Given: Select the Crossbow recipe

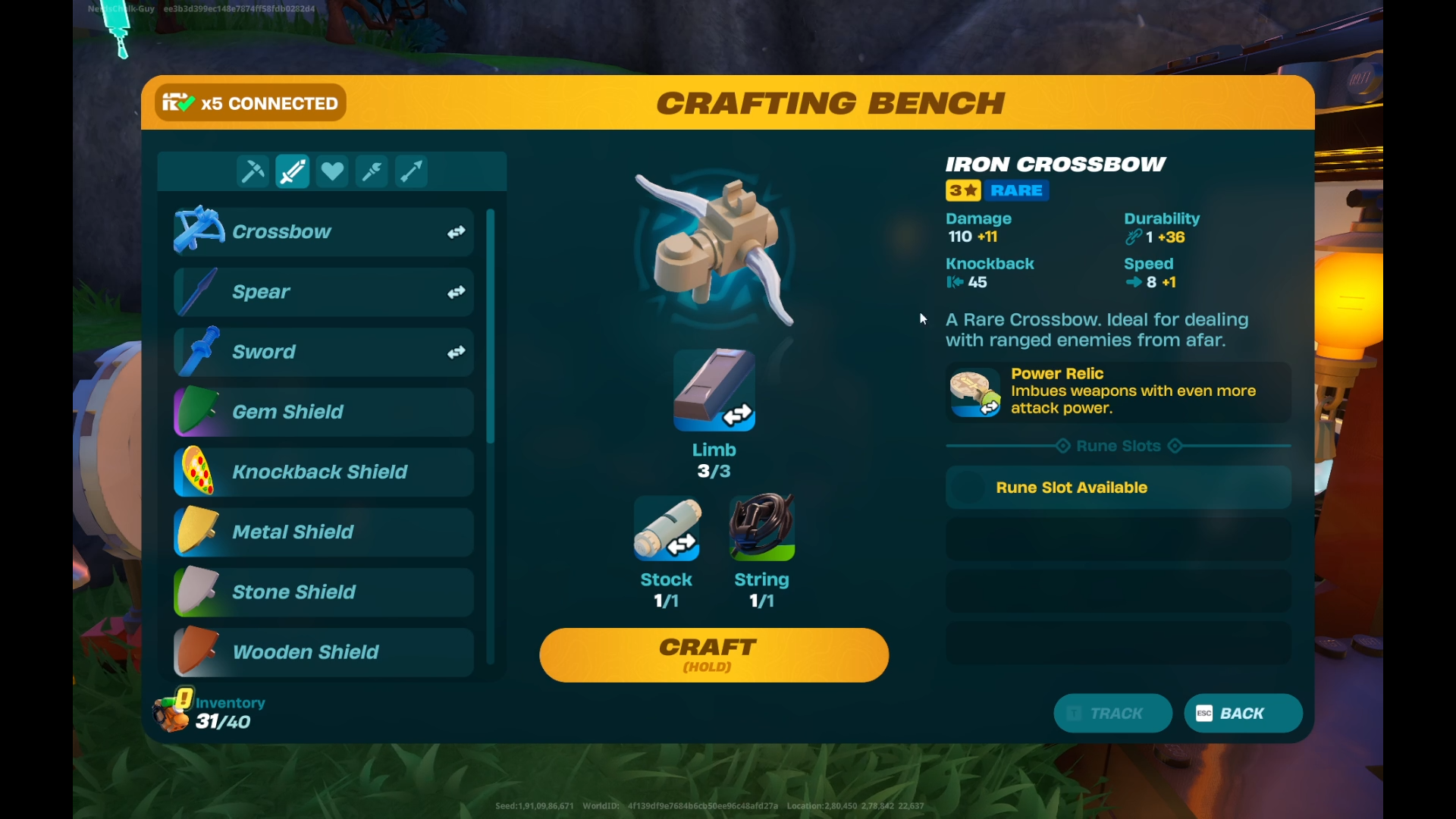Looking at the screenshot, I should [323, 232].
